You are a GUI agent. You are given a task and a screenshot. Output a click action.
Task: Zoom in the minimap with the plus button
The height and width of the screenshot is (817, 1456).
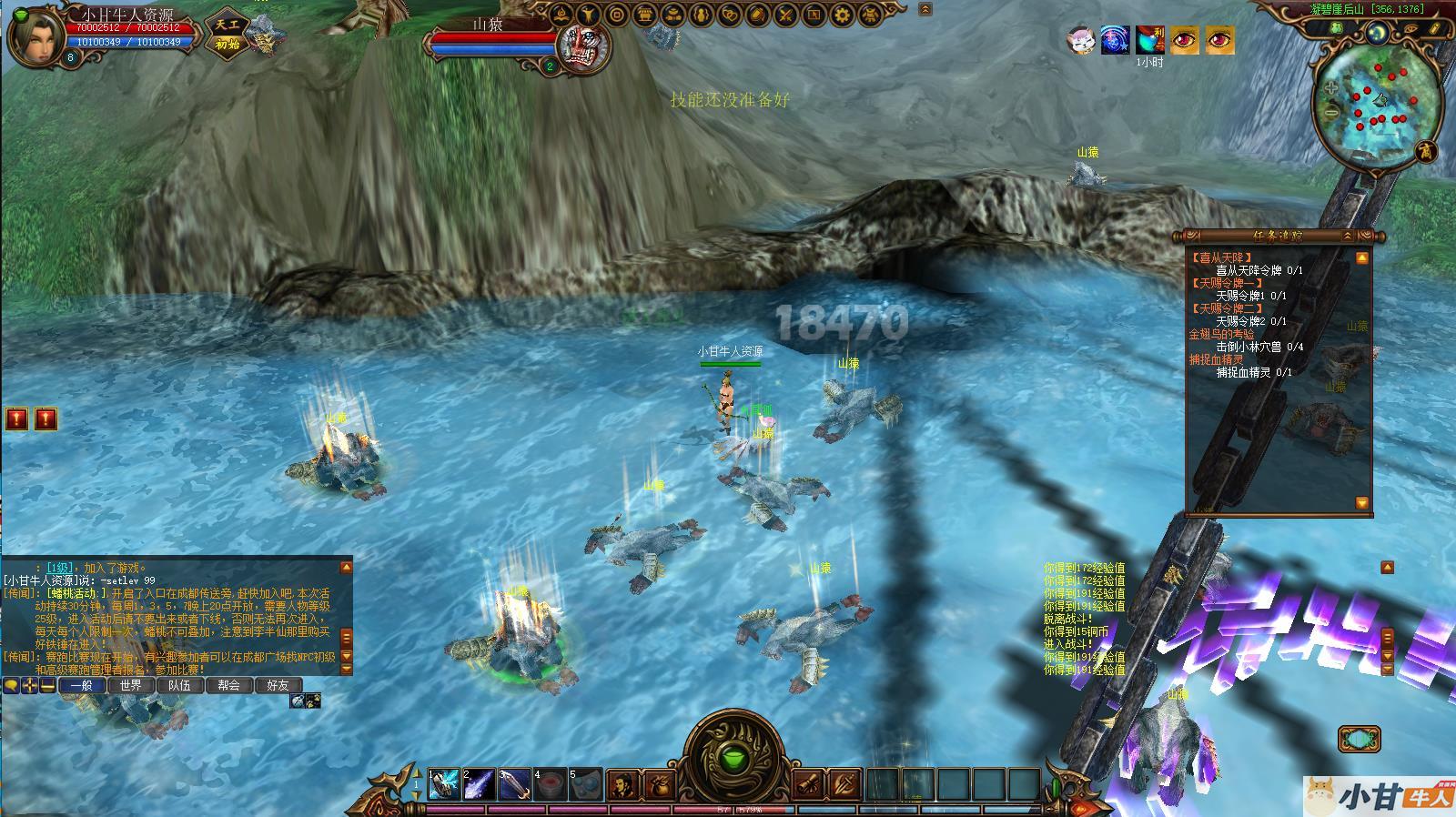(1330, 89)
